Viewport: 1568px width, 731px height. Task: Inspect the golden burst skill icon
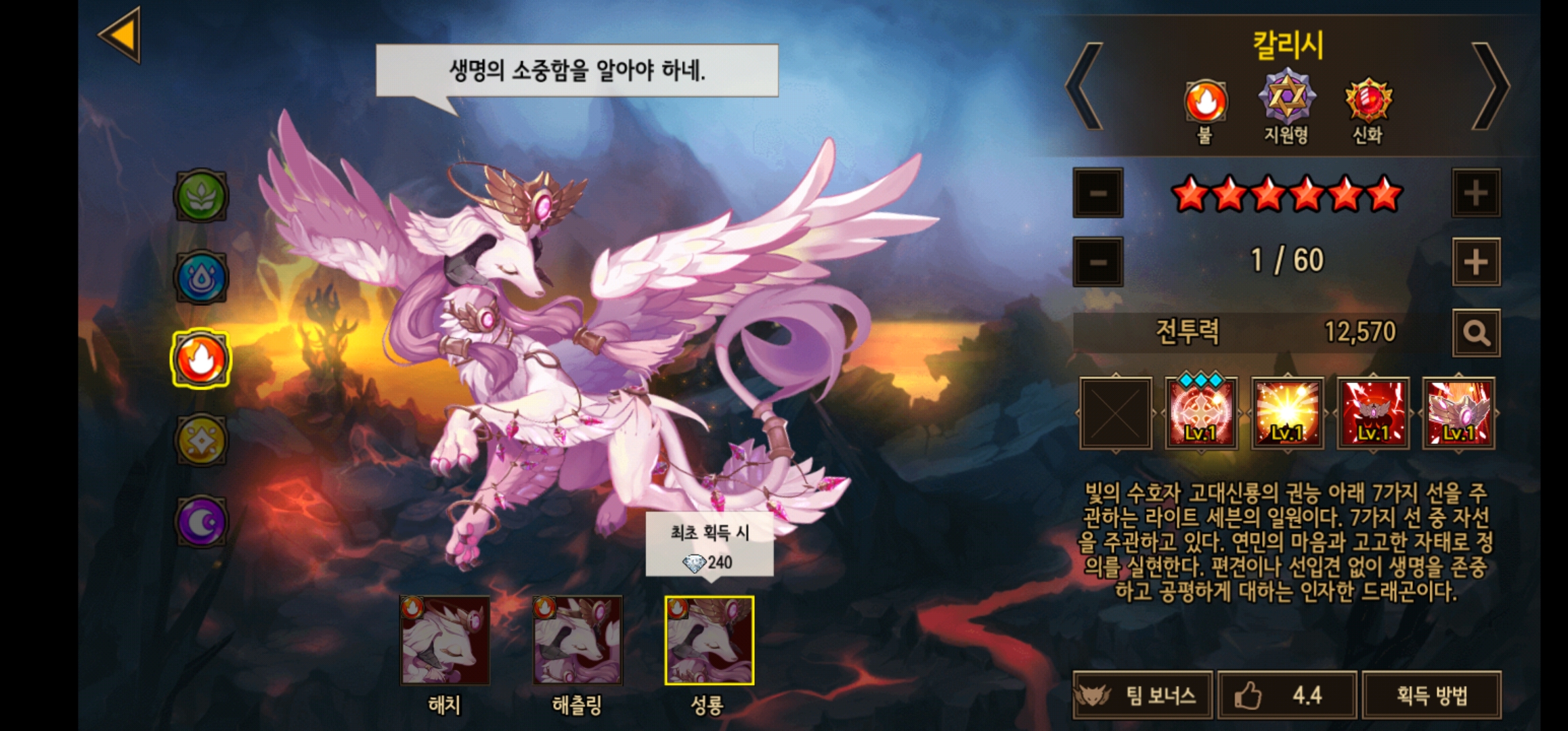tap(1287, 413)
